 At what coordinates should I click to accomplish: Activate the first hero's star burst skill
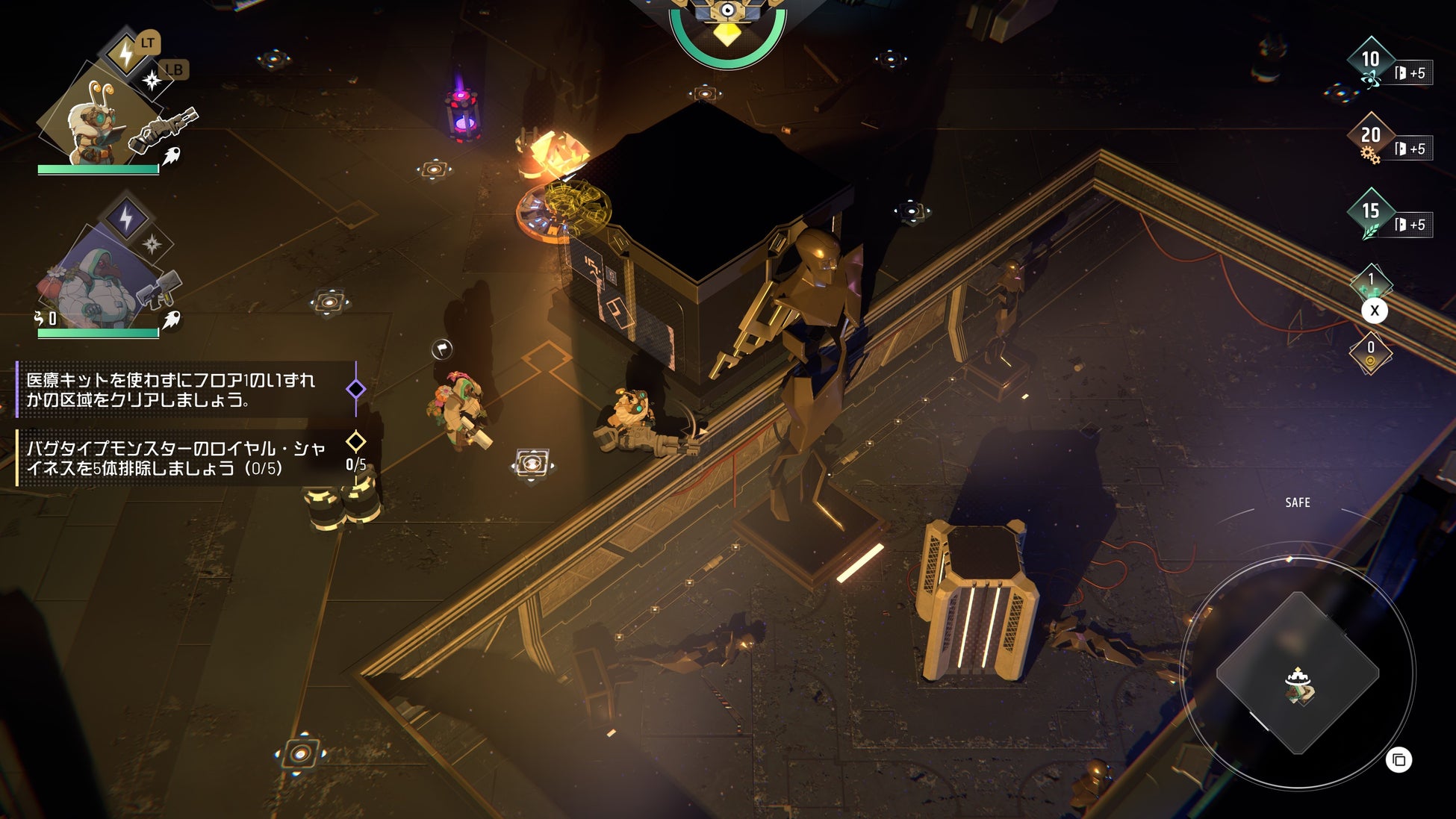coord(152,81)
